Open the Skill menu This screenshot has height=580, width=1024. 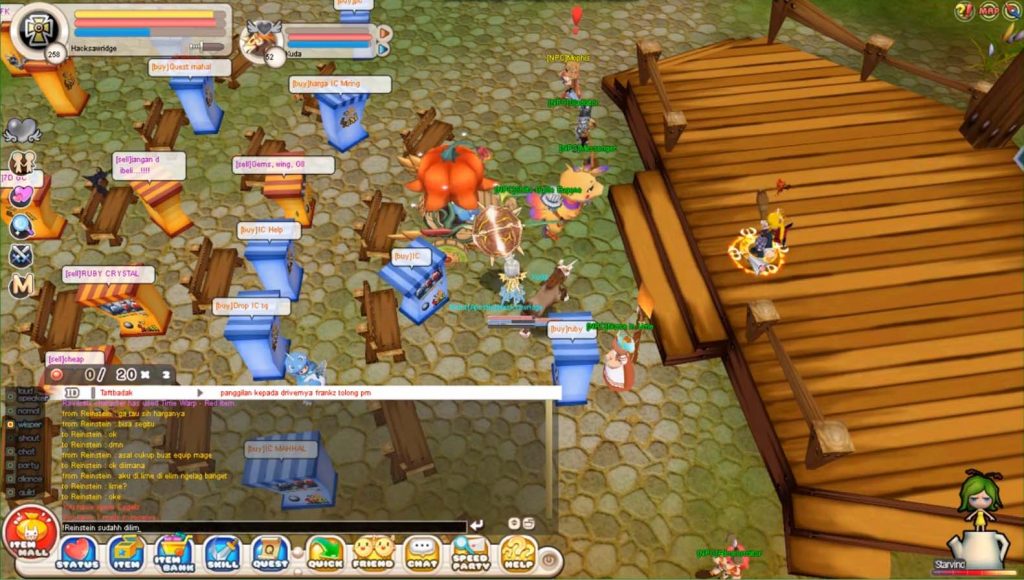[222, 554]
